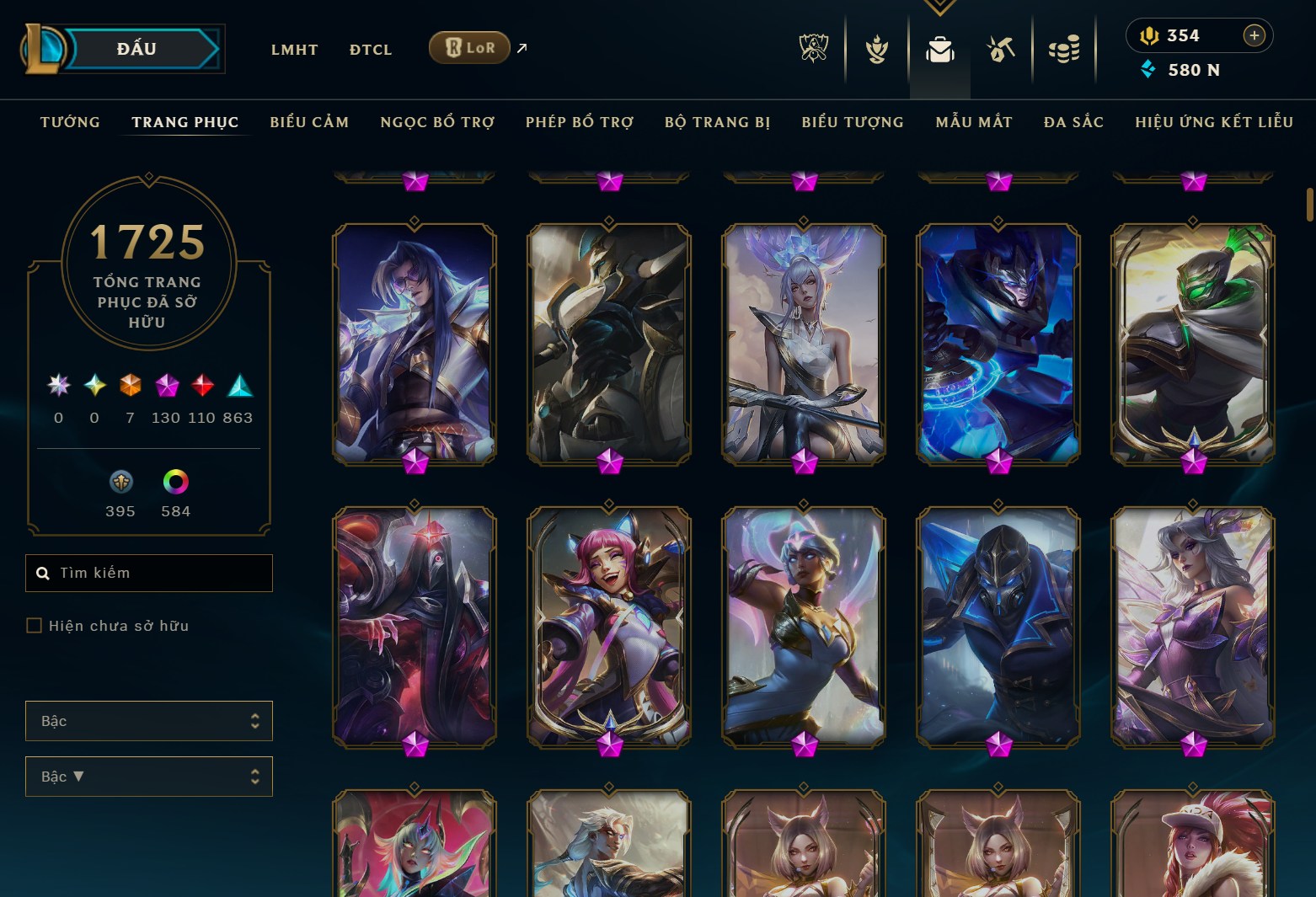
Task: Click the Blue Essence diamond icon
Action: [1149, 71]
